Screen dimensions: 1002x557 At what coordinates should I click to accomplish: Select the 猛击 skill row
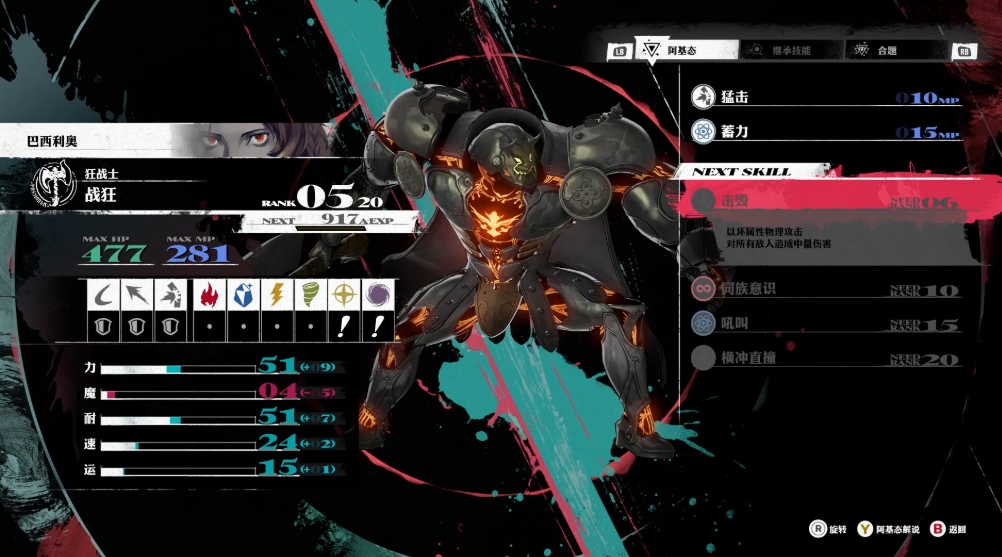tap(825, 98)
